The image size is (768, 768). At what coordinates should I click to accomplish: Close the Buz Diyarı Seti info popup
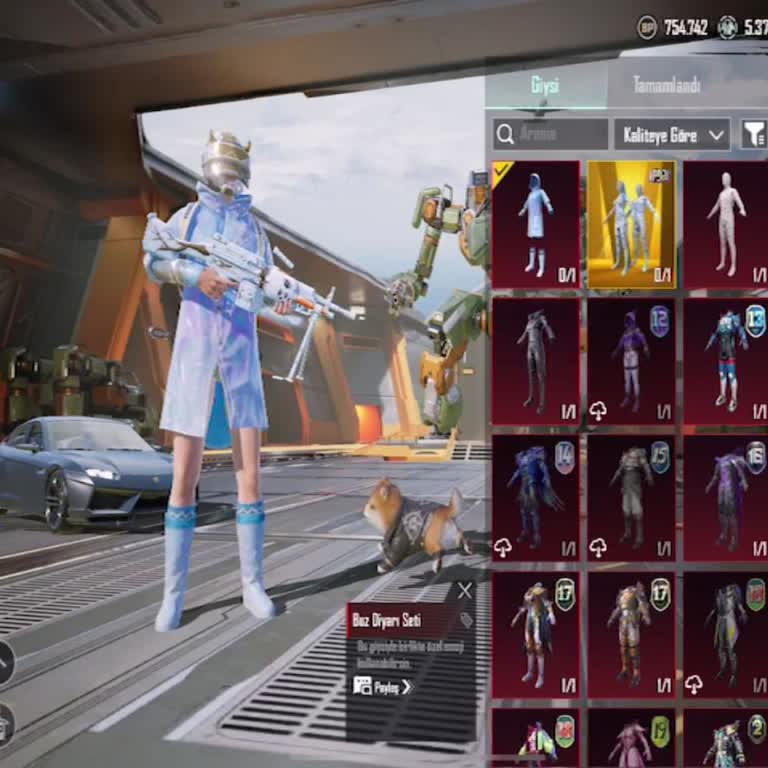(464, 591)
